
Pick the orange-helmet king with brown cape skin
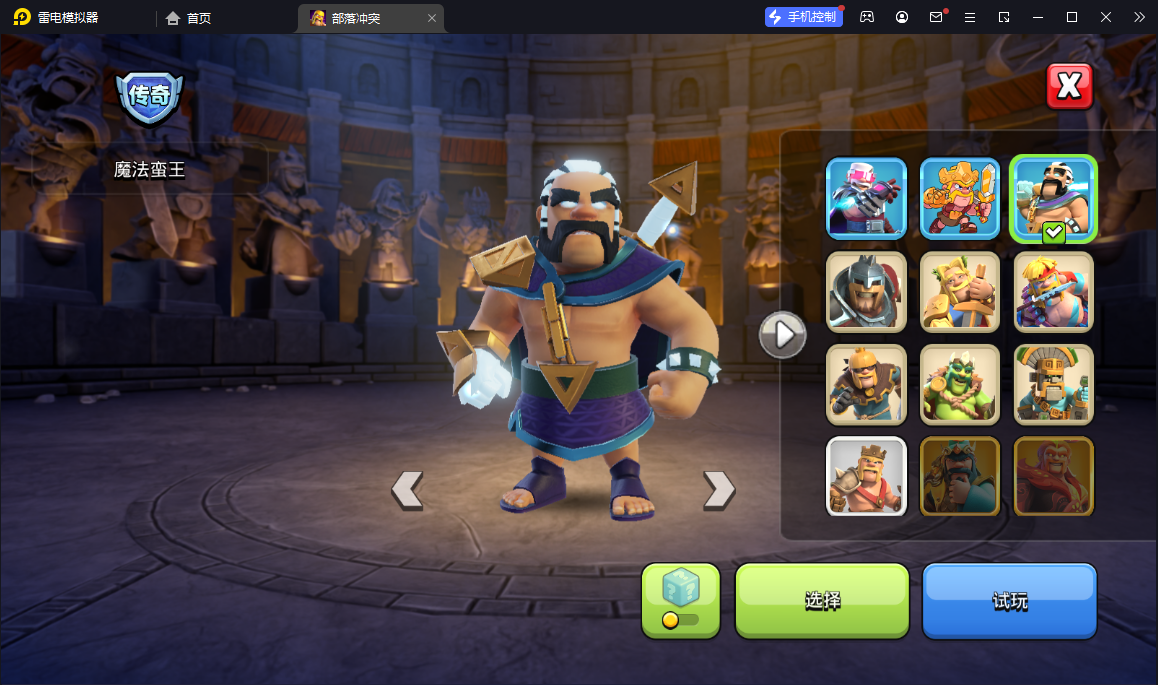coord(866,384)
